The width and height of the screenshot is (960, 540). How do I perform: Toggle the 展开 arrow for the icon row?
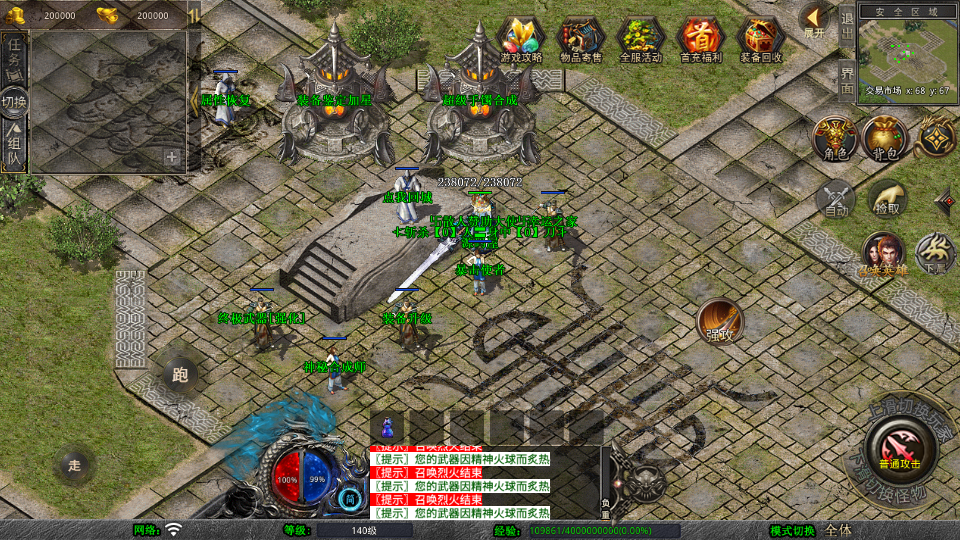coord(814,19)
